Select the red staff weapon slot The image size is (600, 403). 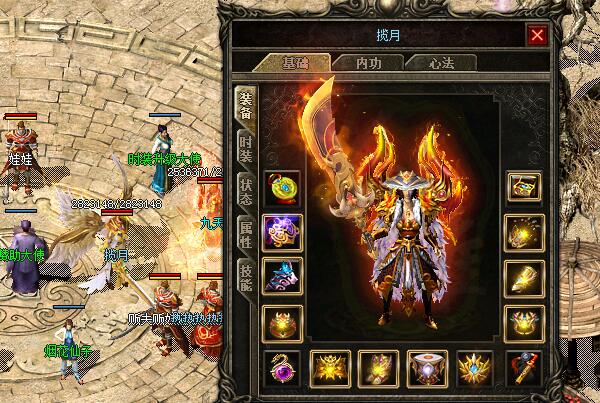[x=524, y=368]
